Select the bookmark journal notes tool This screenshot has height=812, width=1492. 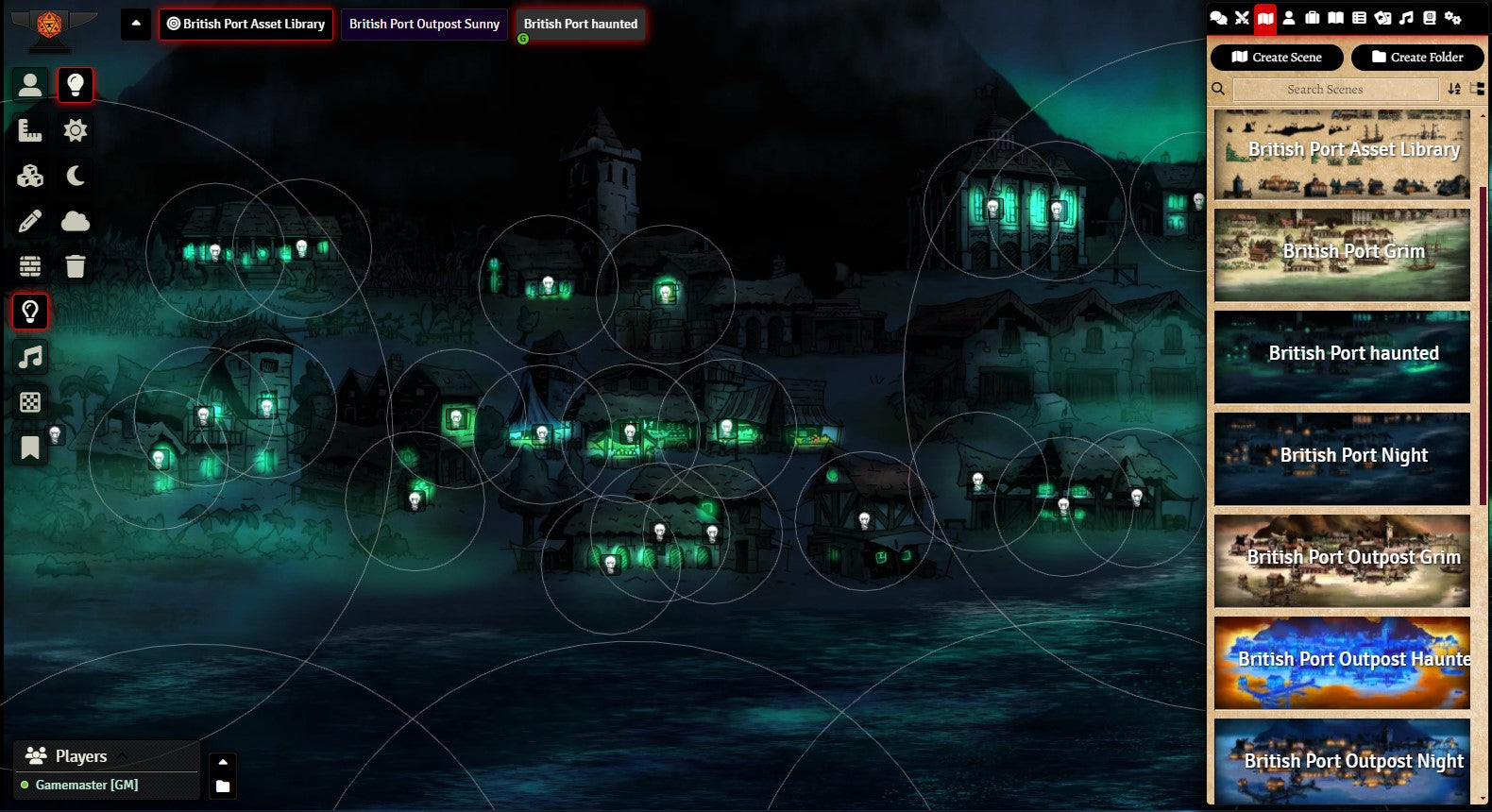point(30,448)
